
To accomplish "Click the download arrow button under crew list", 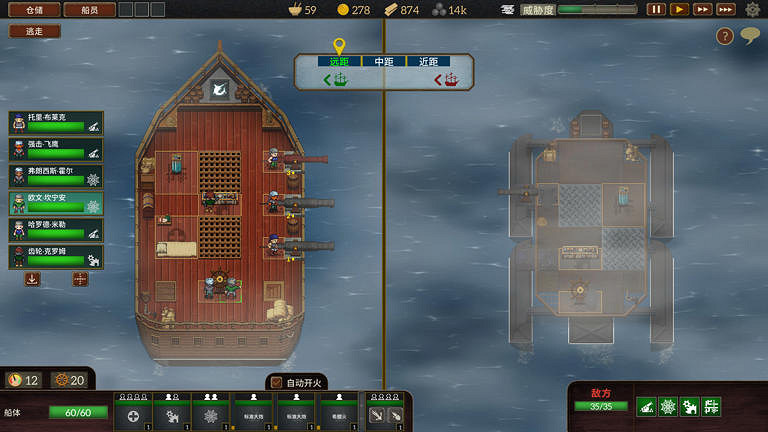I will (33, 280).
